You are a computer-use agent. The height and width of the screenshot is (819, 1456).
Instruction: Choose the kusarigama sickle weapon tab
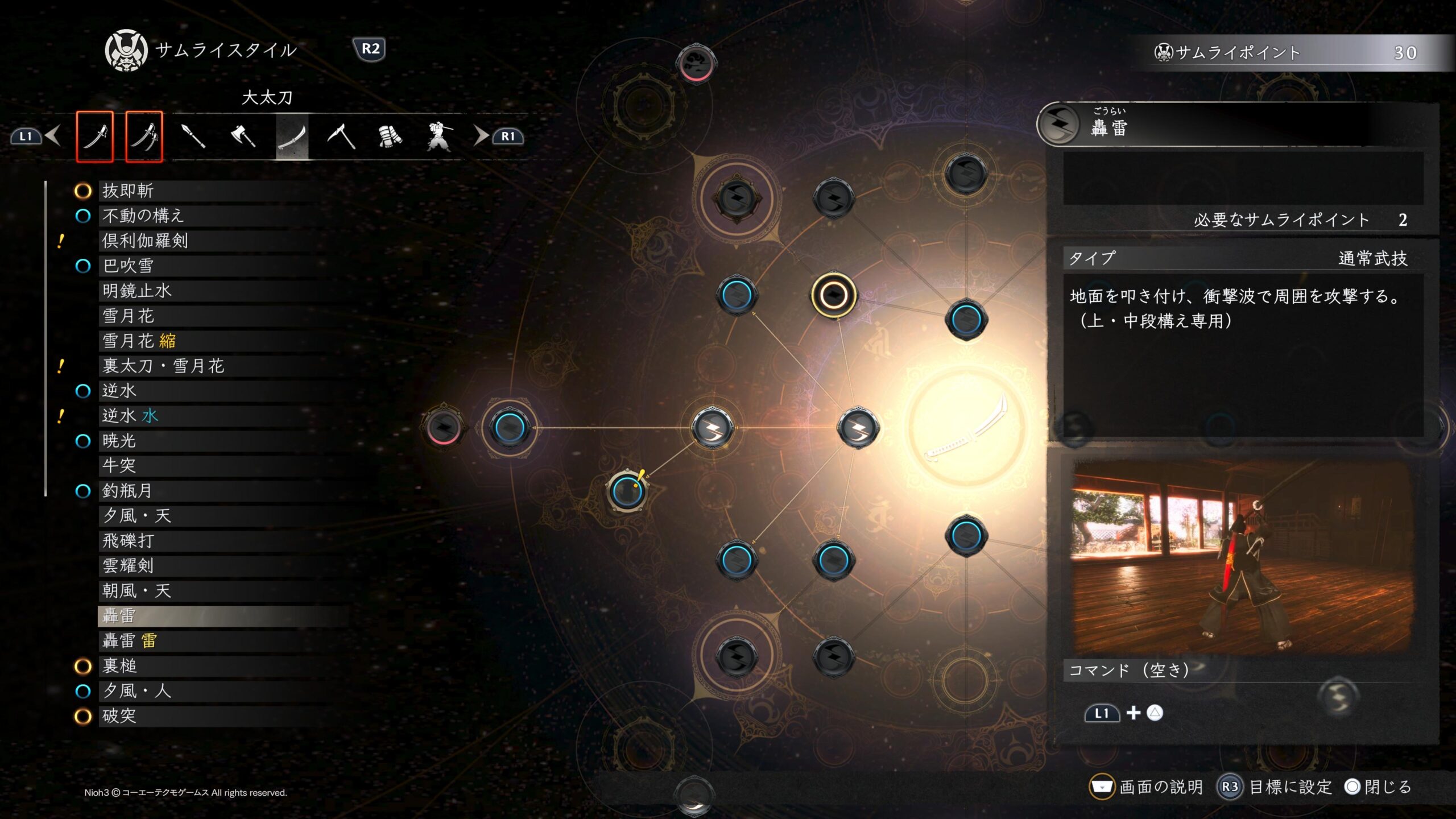[341, 136]
